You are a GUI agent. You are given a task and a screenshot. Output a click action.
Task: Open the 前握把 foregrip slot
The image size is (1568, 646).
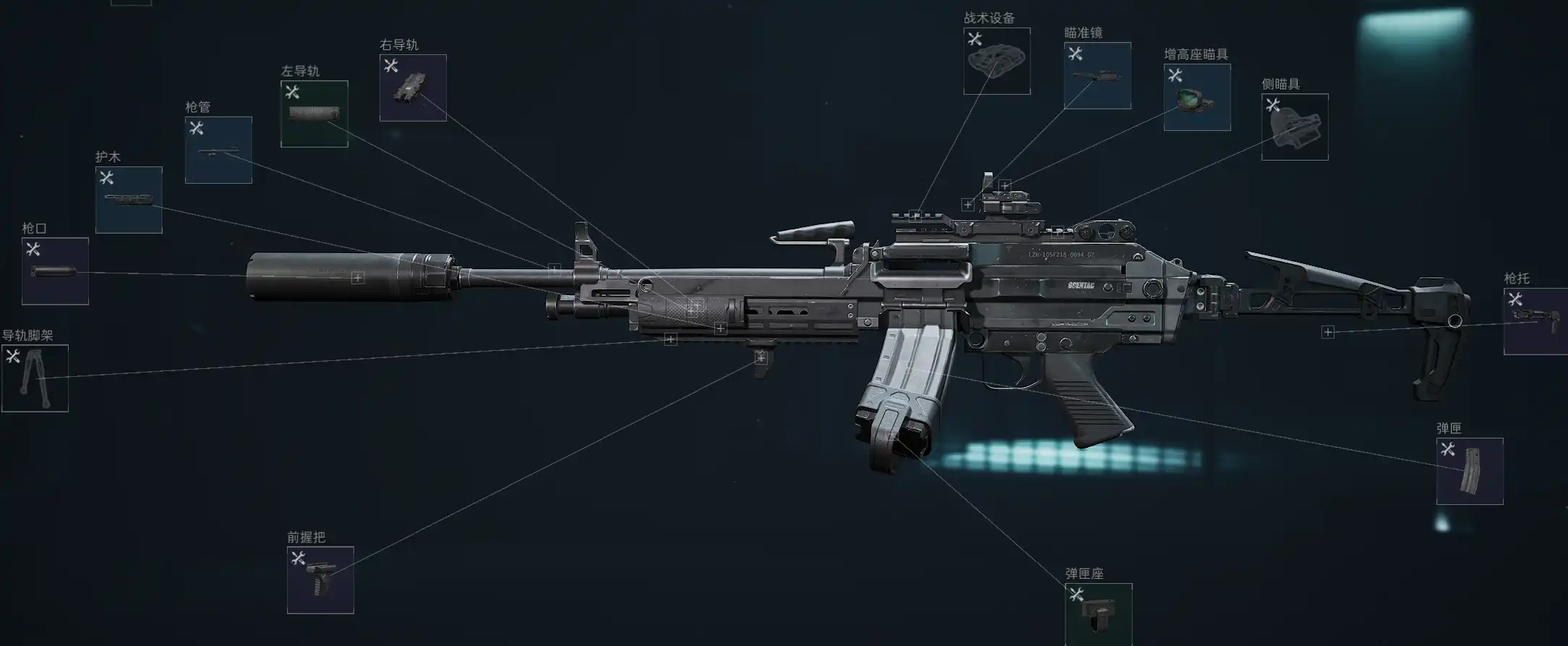coord(320,580)
